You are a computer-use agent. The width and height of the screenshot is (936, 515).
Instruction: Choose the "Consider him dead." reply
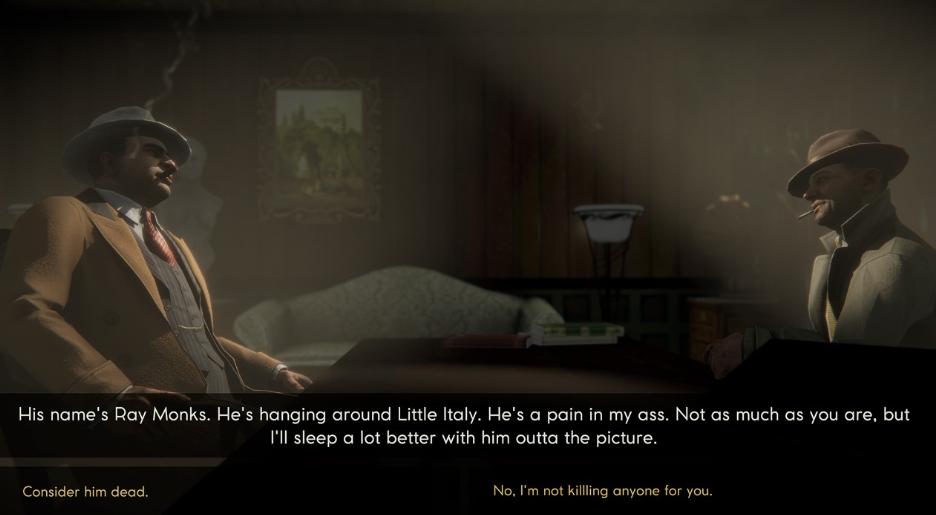pyautogui.click(x=85, y=492)
